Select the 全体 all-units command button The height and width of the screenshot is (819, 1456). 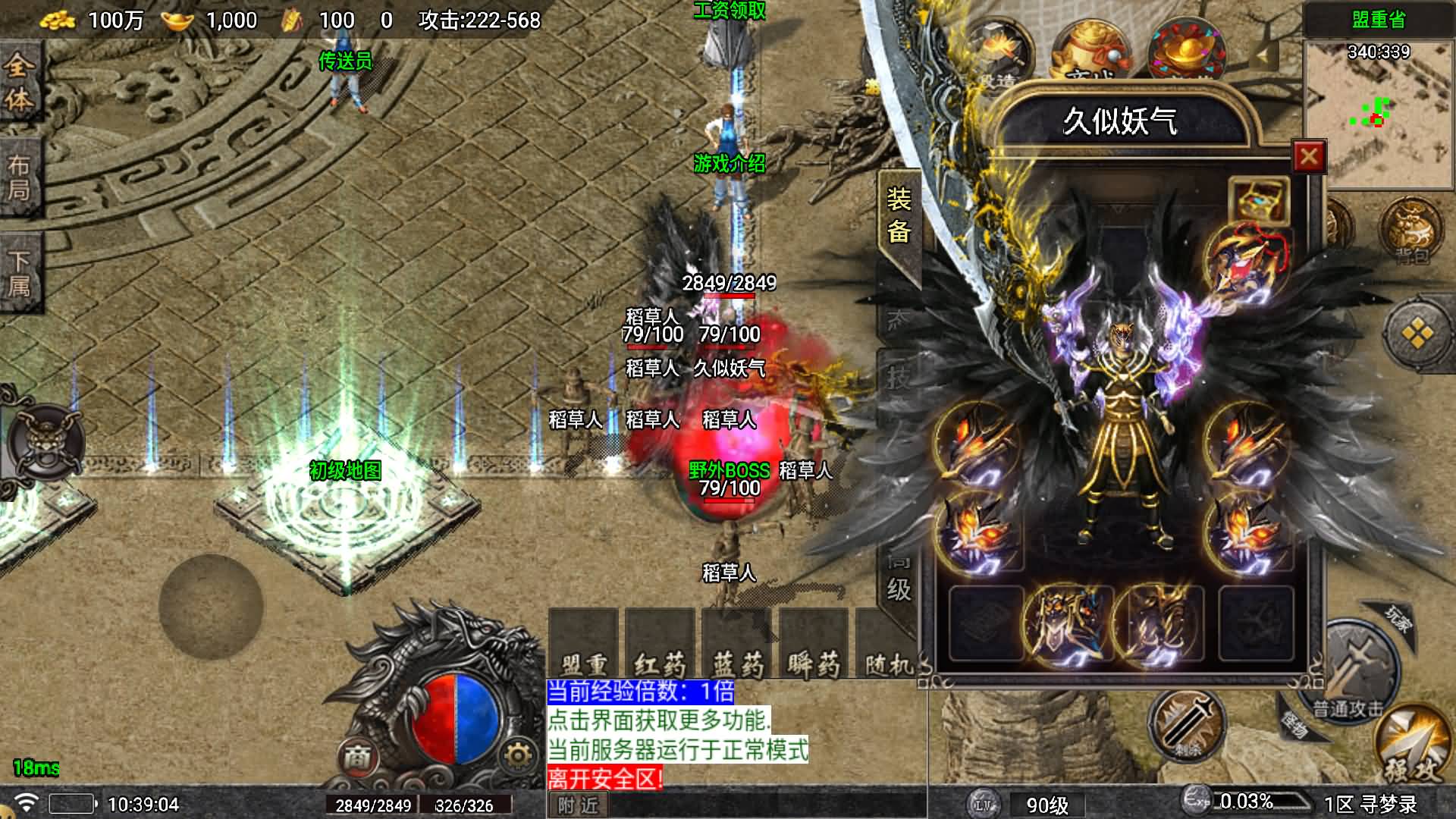point(19,82)
